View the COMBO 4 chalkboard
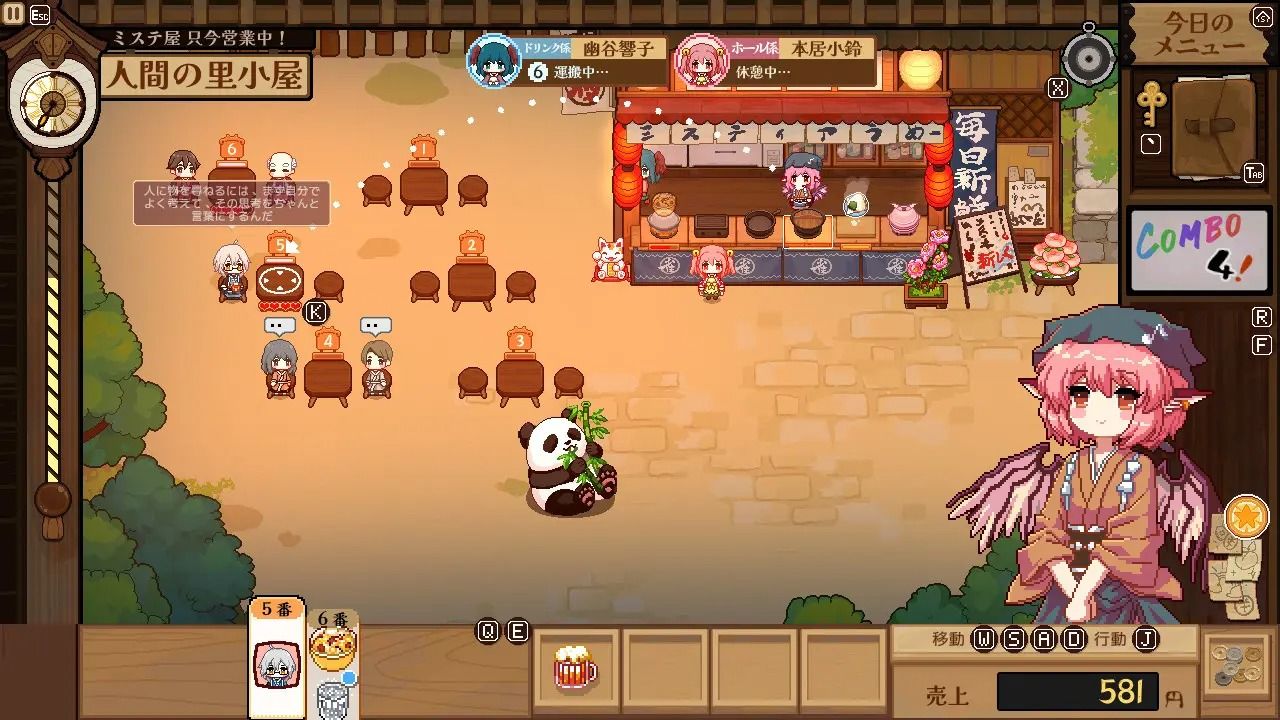This screenshot has width=1280, height=720. (1197, 251)
